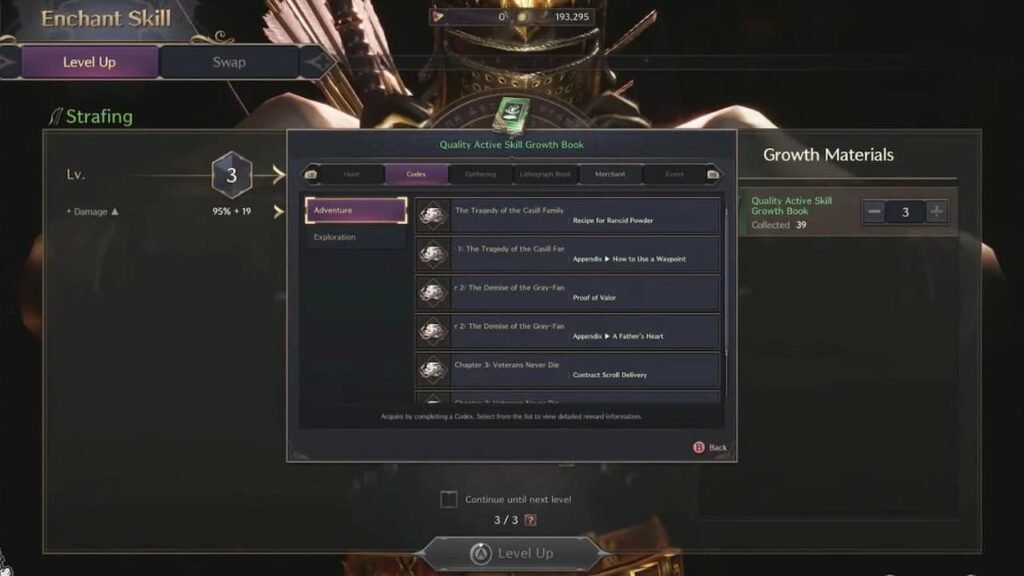
Task: Select the Codex source tab
Action: tap(416, 174)
